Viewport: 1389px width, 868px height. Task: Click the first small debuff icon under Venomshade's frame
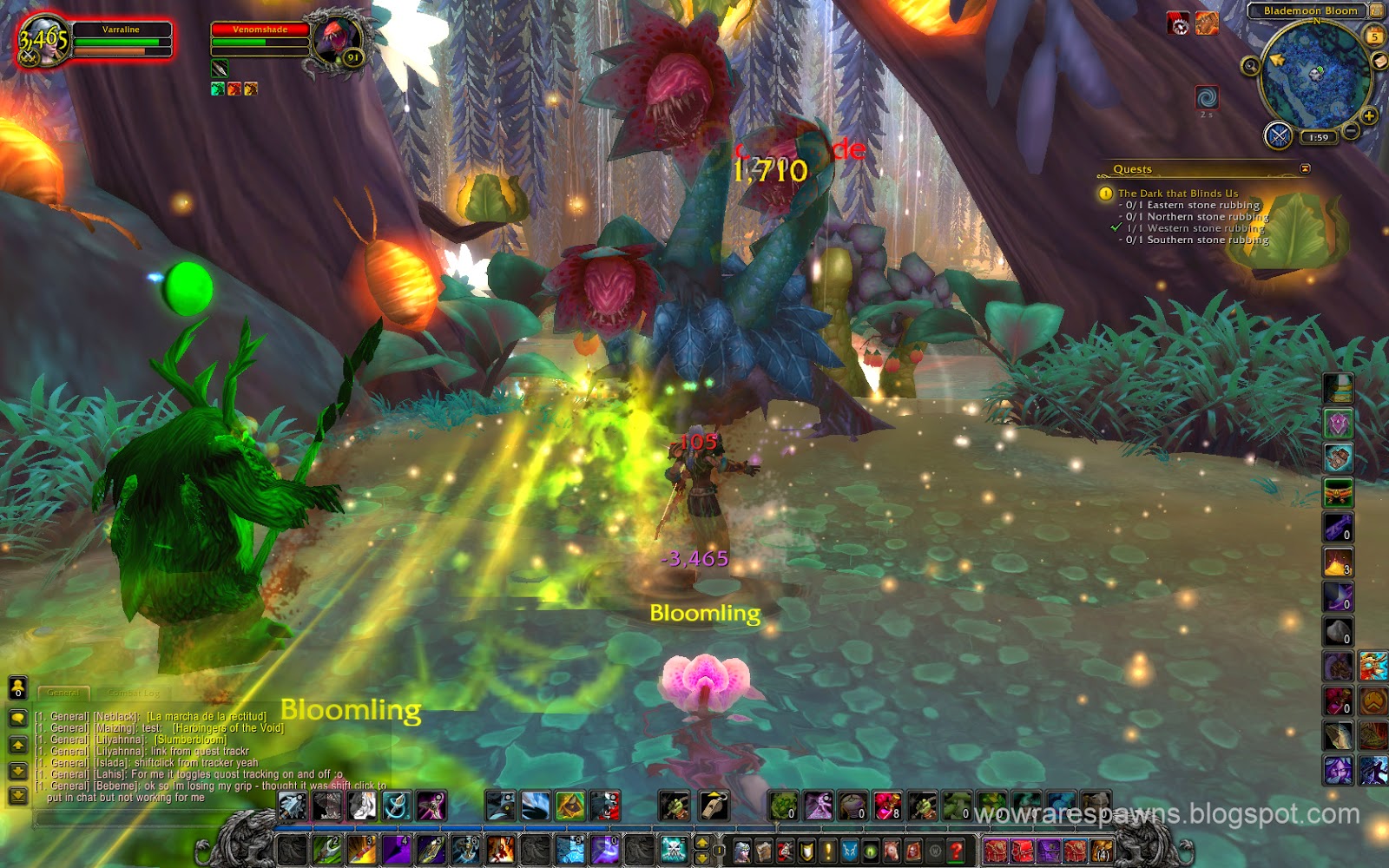click(x=218, y=89)
